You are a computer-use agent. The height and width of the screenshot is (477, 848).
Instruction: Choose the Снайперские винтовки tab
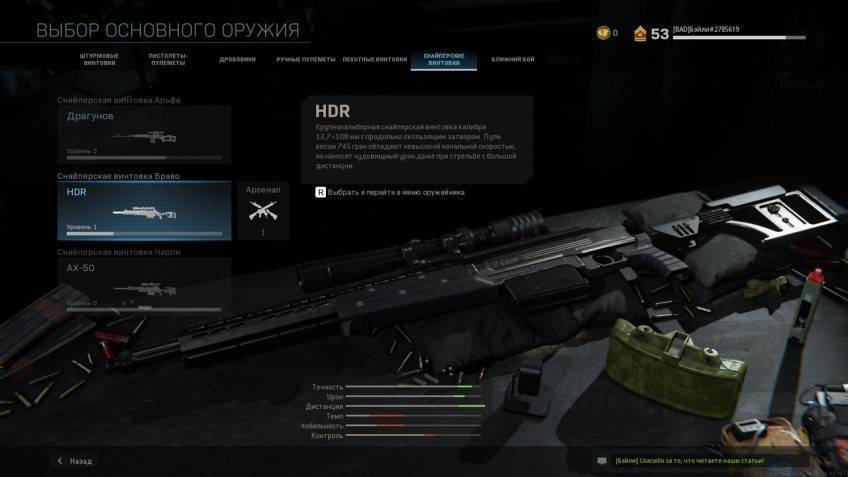pos(443,59)
